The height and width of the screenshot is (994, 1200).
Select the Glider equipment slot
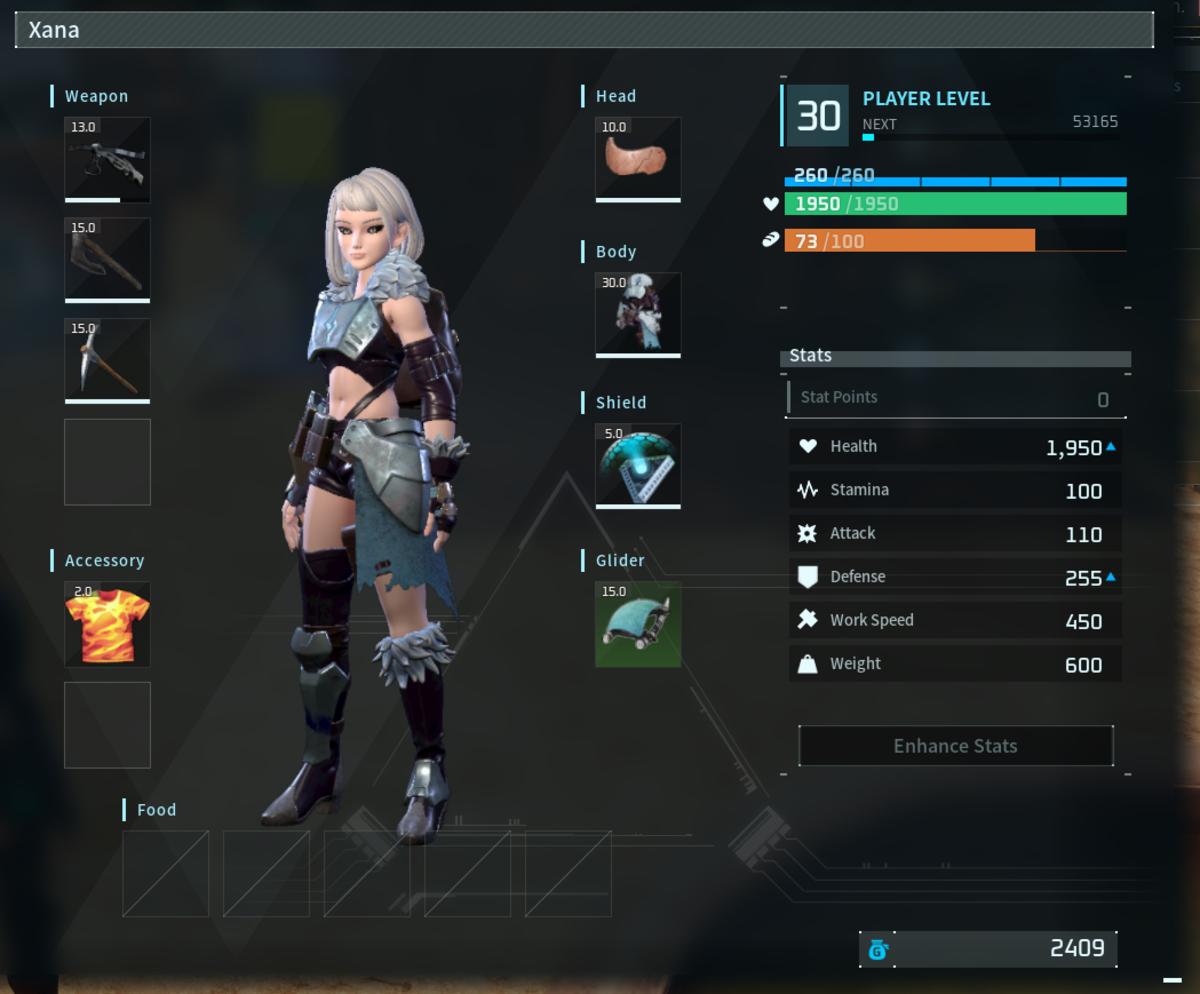tap(638, 624)
